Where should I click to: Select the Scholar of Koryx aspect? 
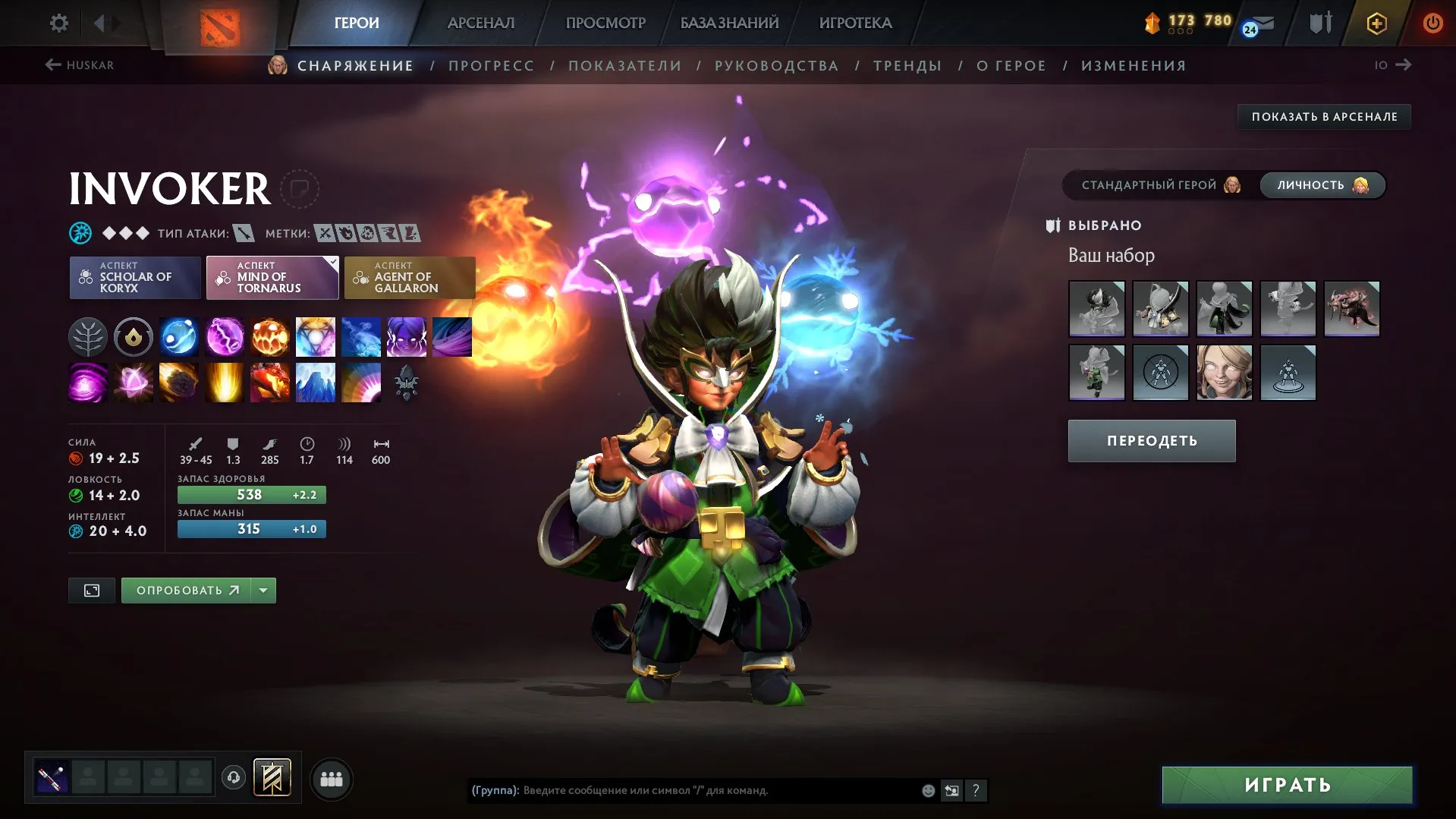point(134,278)
